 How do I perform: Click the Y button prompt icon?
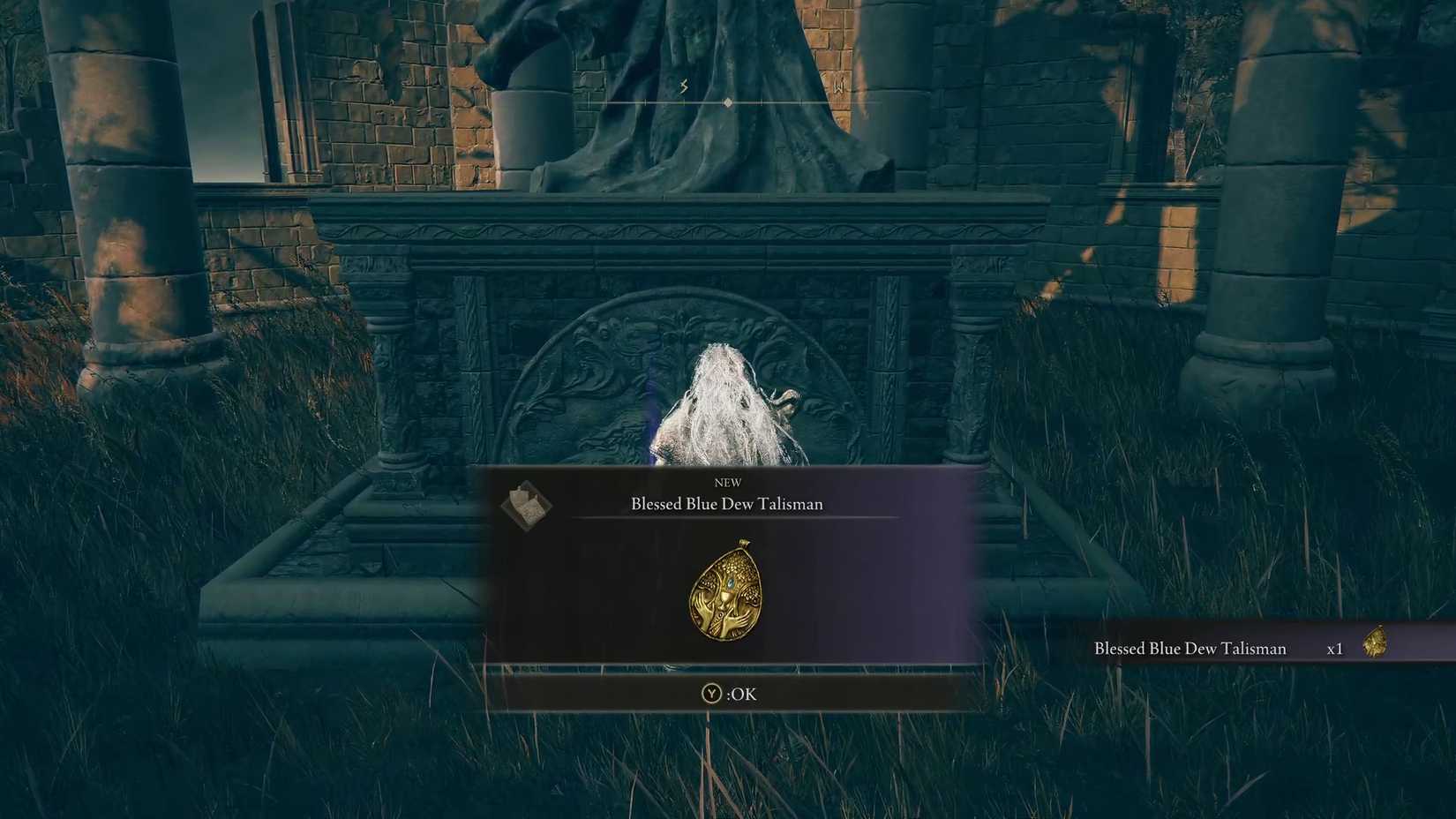coord(711,695)
